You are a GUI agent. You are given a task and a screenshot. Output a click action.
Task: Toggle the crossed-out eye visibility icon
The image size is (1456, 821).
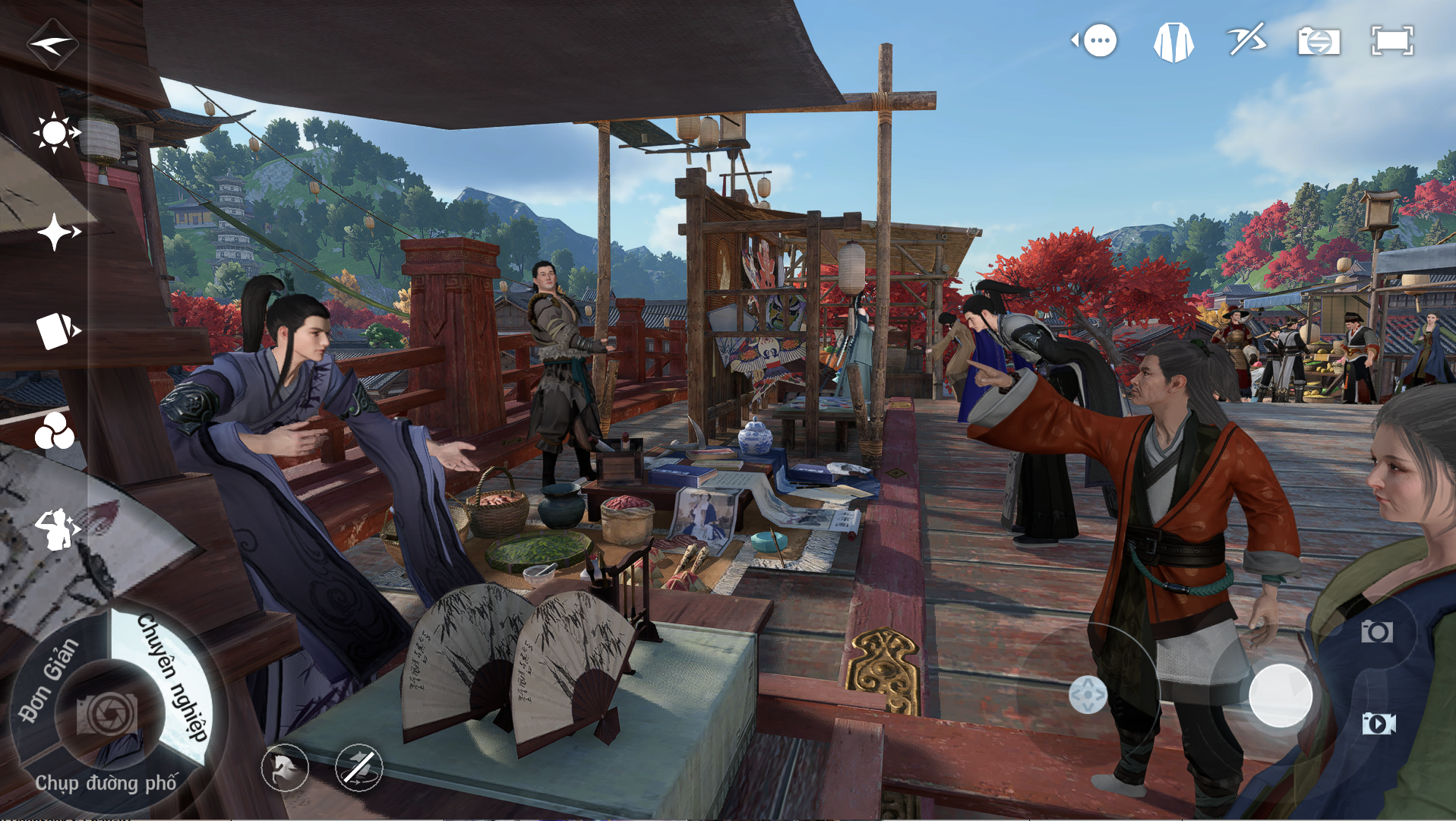1246,40
